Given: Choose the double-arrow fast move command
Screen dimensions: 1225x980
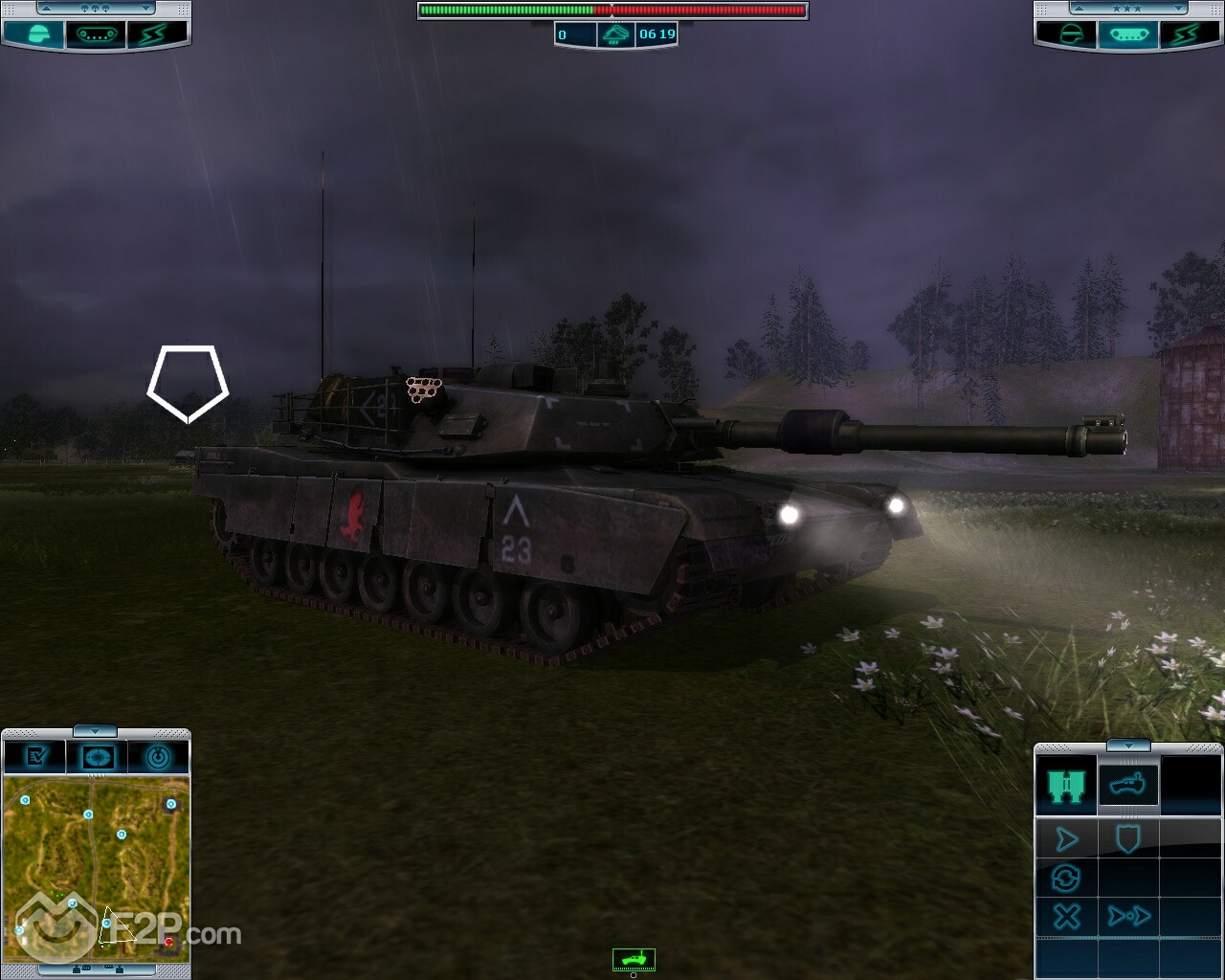Looking at the screenshot, I should point(1128,916).
